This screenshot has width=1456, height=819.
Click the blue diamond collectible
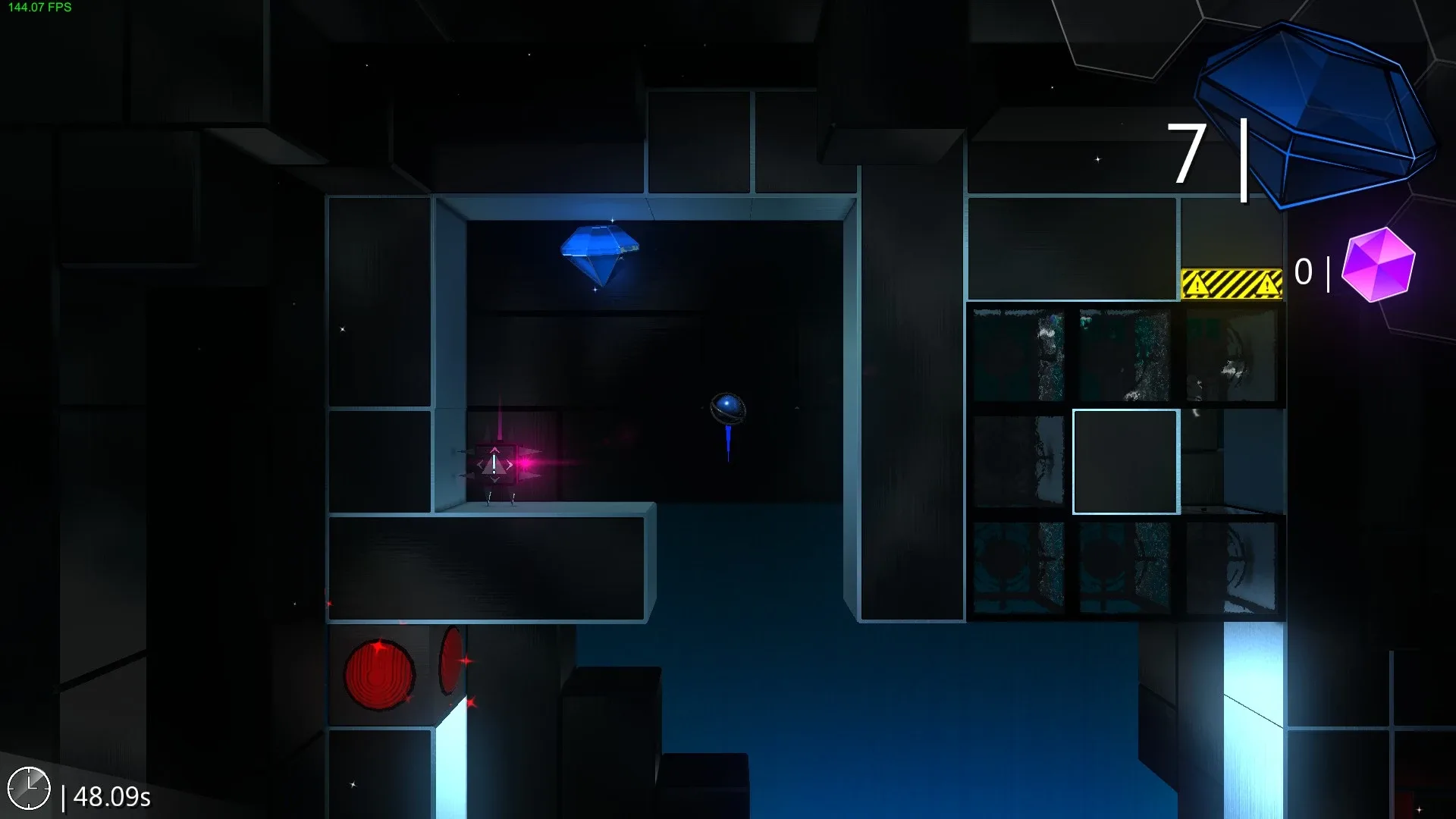pyautogui.click(x=599, y=250)
